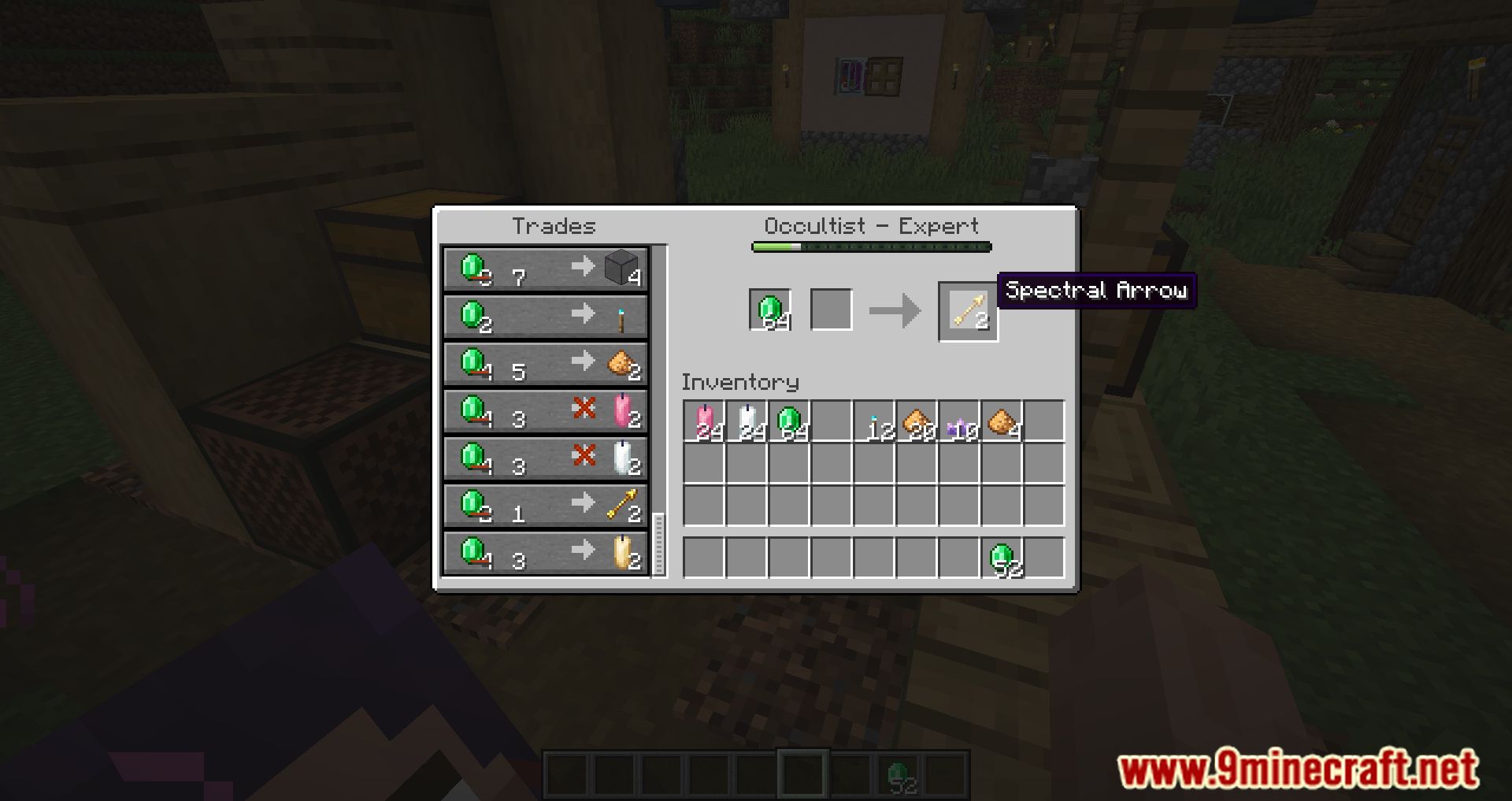Click the Inventory section label
This screenshot has height=801, width=1512.
click(x=740, y=384)
